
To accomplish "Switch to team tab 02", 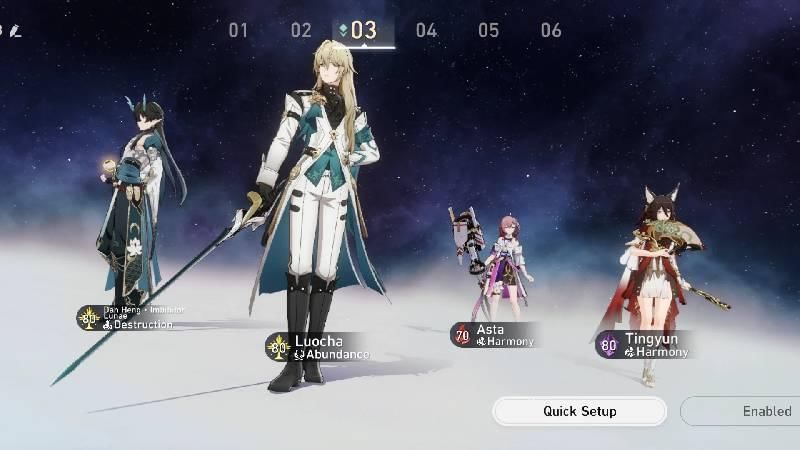I will pyautogui.click(x=301, y=30).
